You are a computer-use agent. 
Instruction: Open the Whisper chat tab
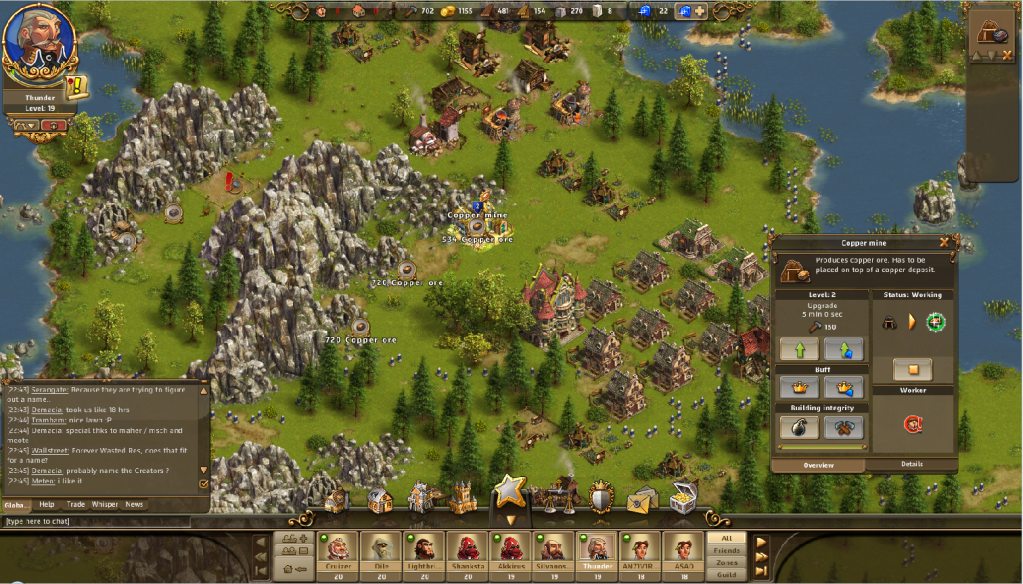105,504
